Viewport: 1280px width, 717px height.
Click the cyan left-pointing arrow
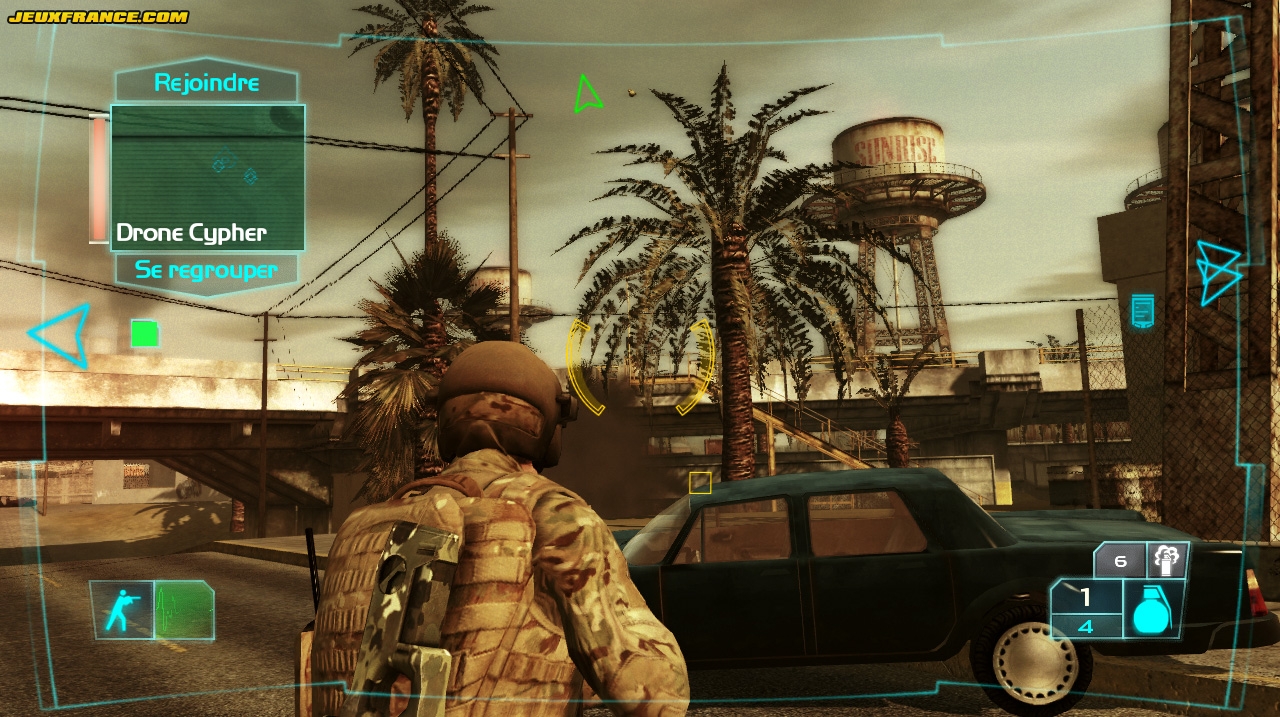(62, 334)
